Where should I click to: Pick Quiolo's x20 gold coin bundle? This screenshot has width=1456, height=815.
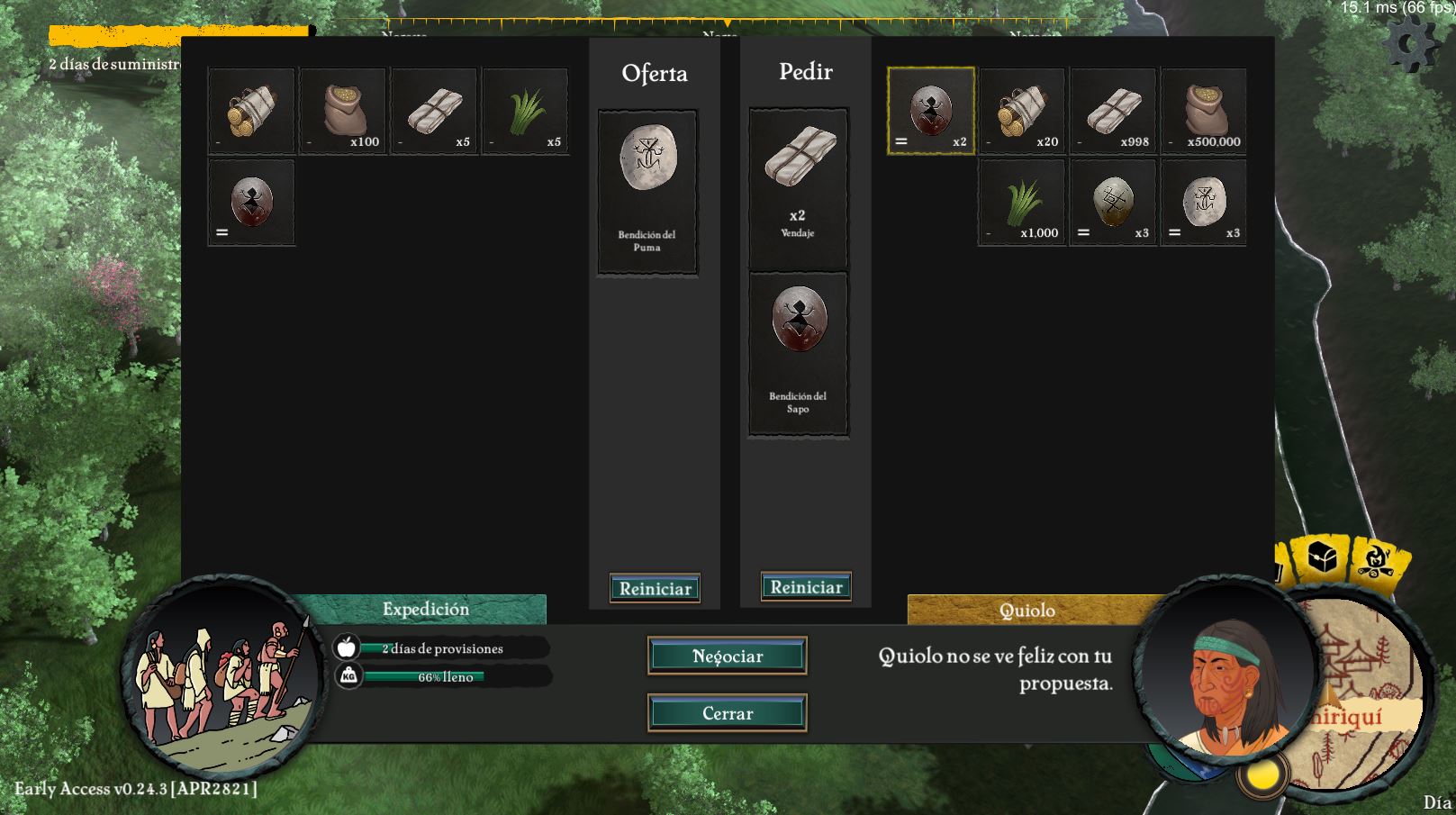tap(1022, 112)
